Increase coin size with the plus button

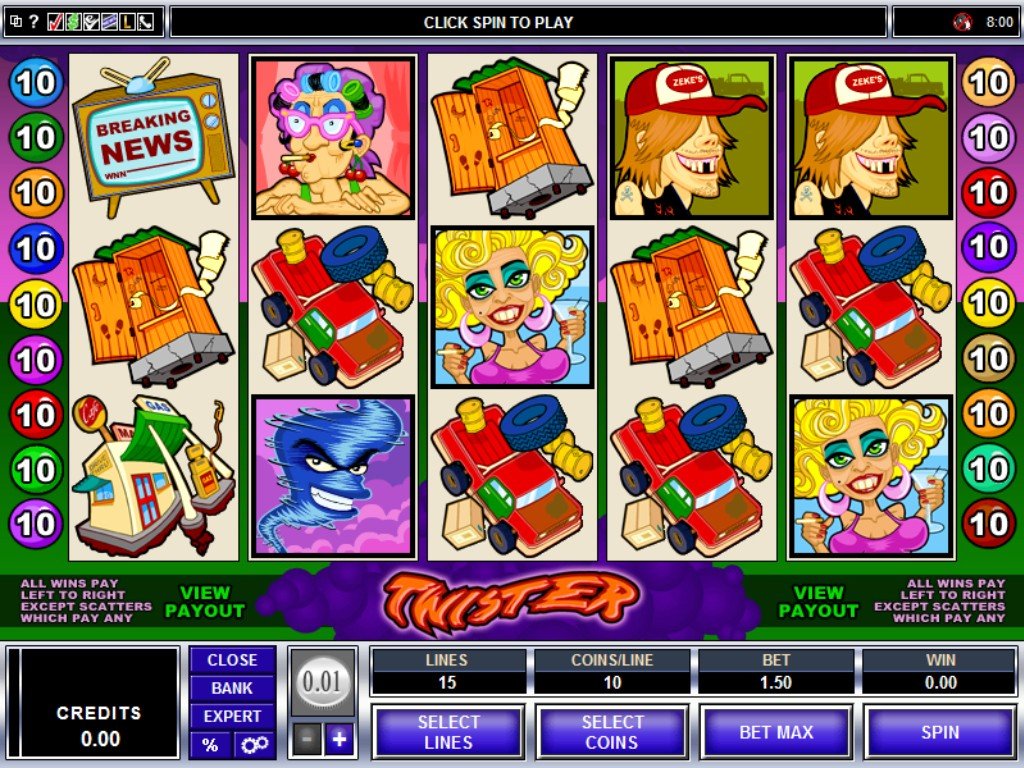[339, 740]
